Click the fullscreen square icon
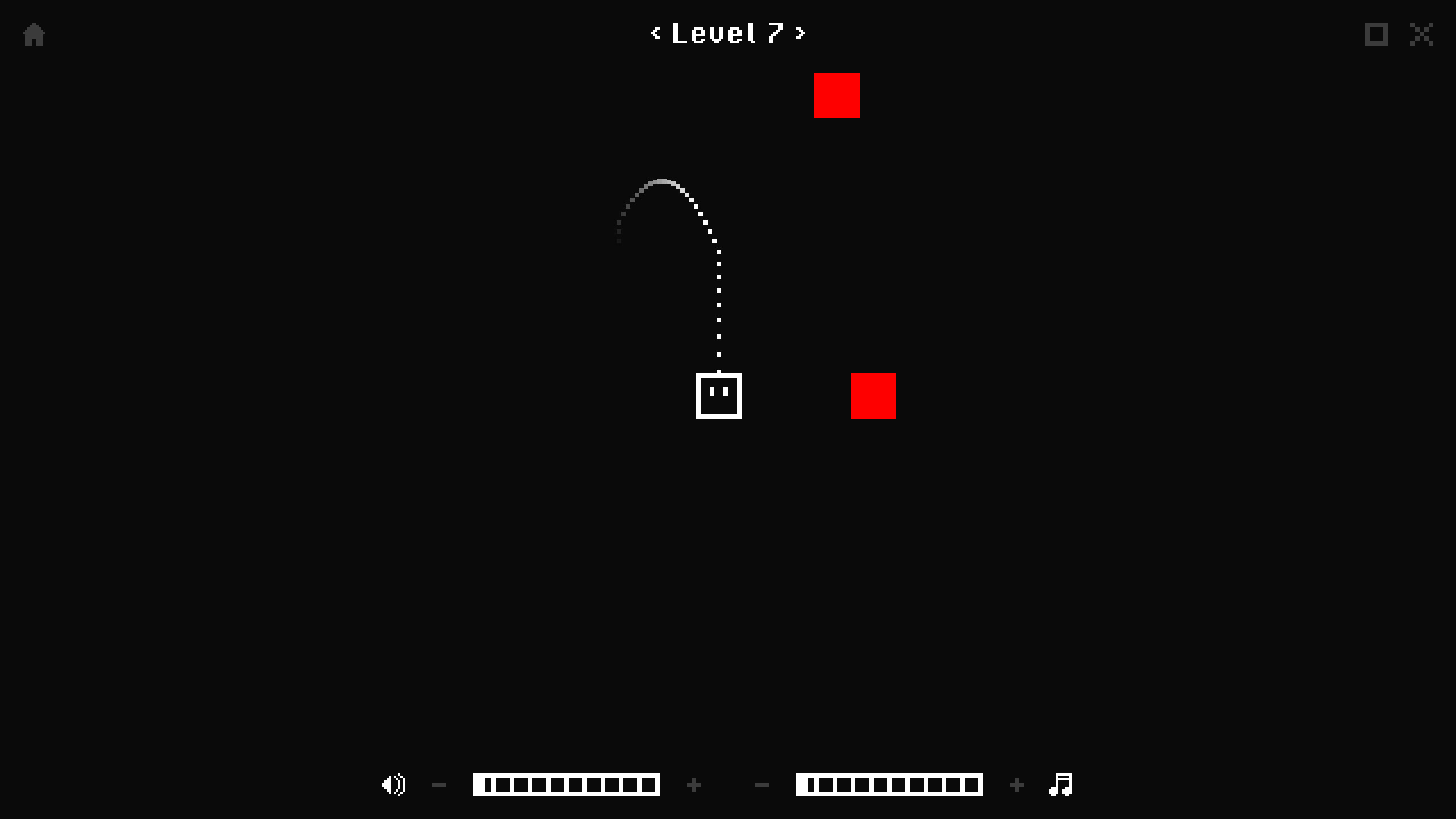The height and width of the screenshot is (819, 1456). point(1375,34)
